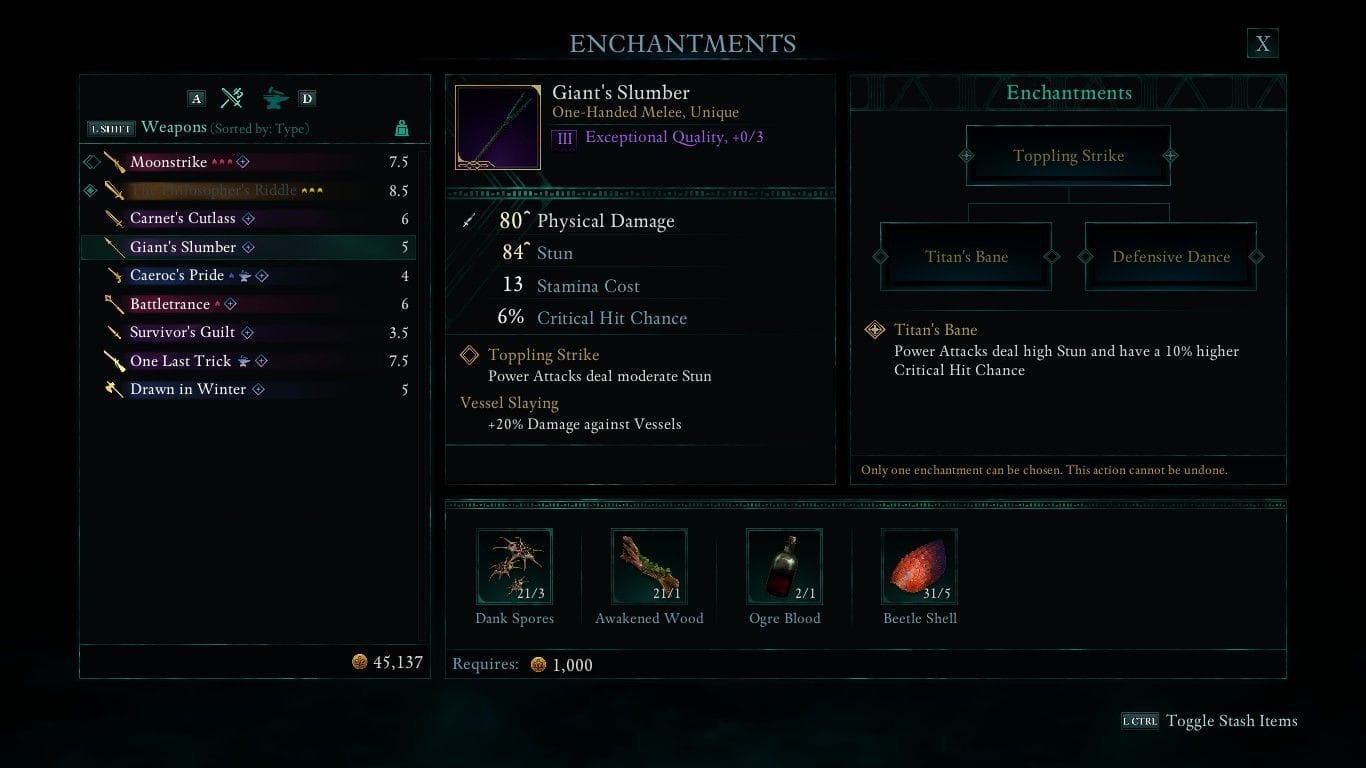This screenshot has height=768, width=1366.
Task: Select the Enchantments panel header
Action: pos(1068,92)
